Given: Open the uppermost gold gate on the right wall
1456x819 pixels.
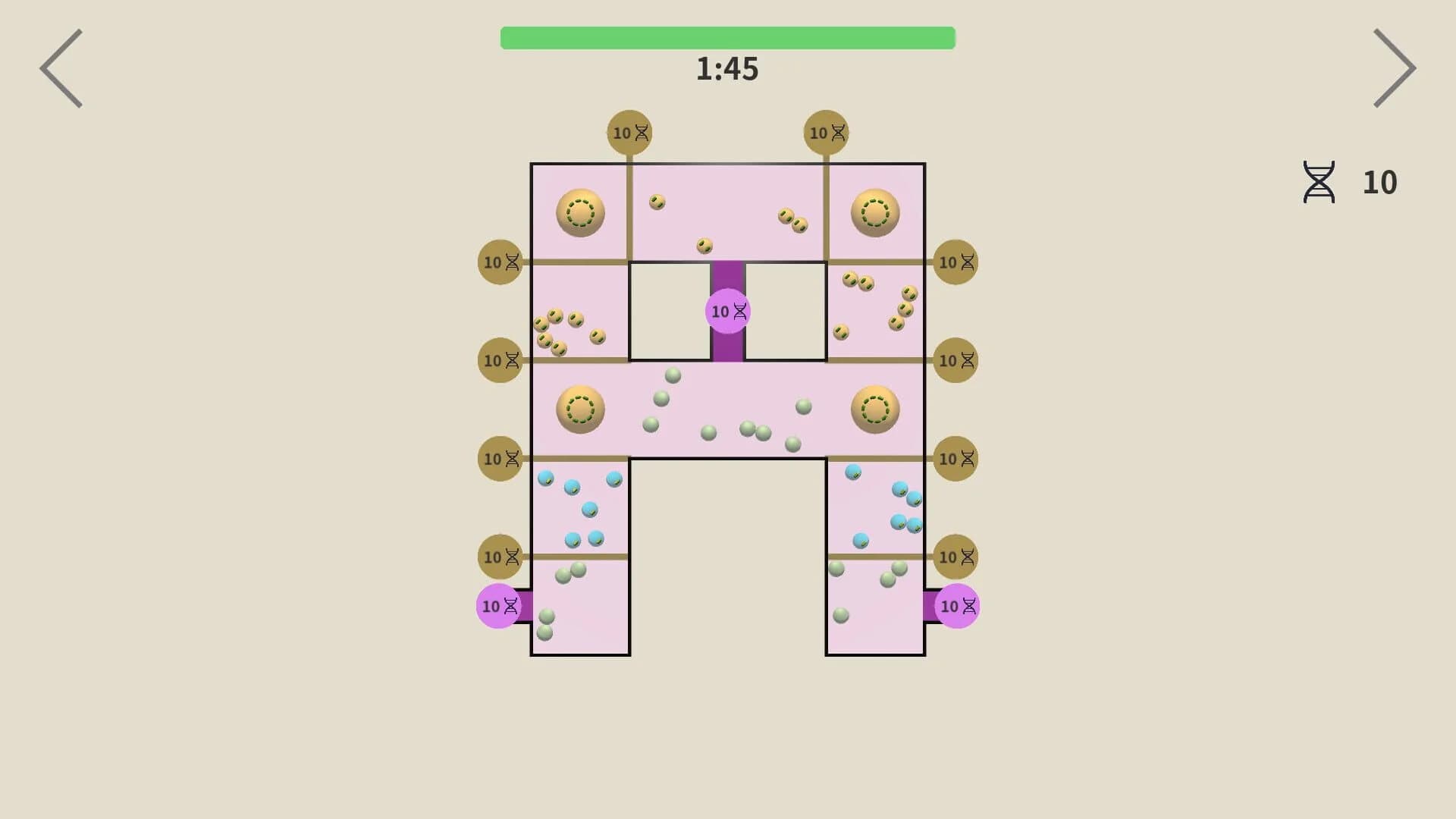Looking at the screenshot, I should [955, 262].
